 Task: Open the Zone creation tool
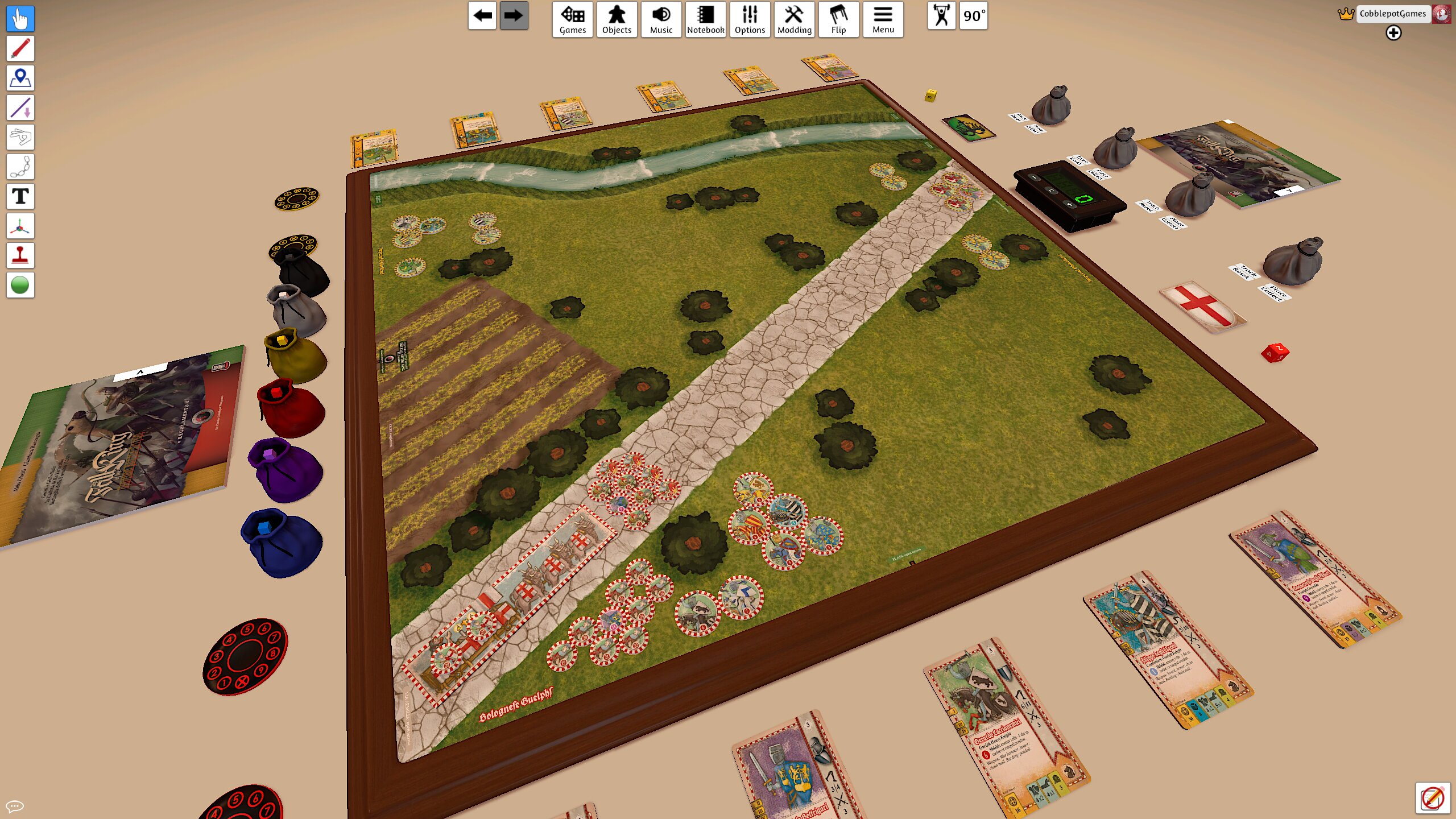tap(20, 78)
